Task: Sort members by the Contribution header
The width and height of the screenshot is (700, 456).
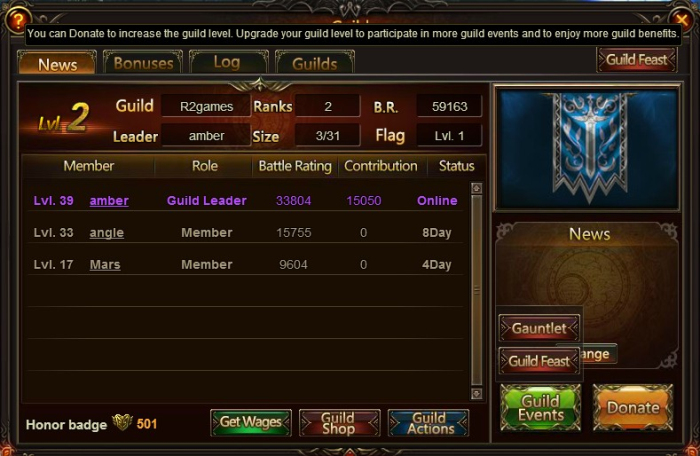Action: pos(380,166)
